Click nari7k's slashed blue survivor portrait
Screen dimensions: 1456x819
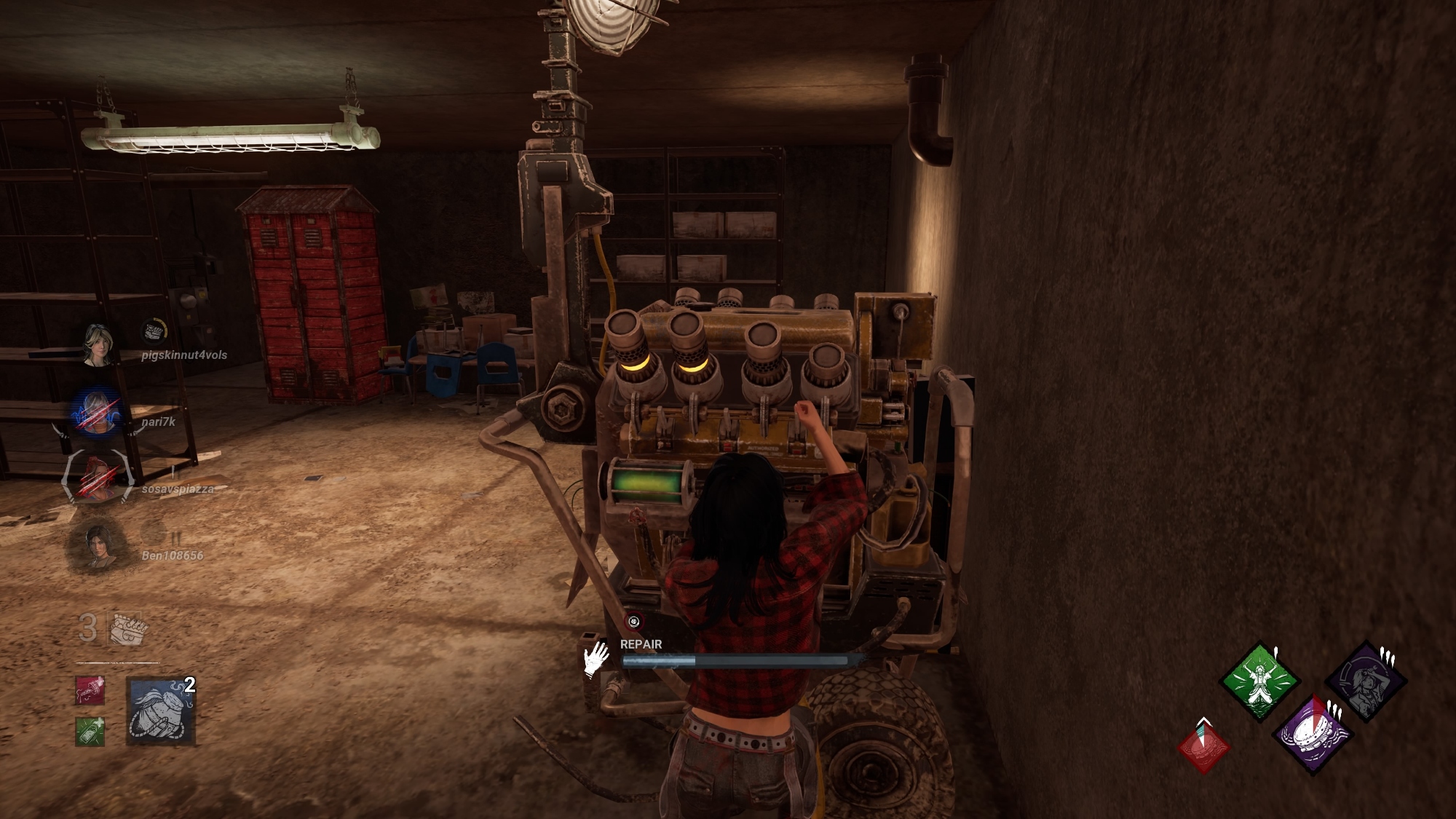point(97,412)
